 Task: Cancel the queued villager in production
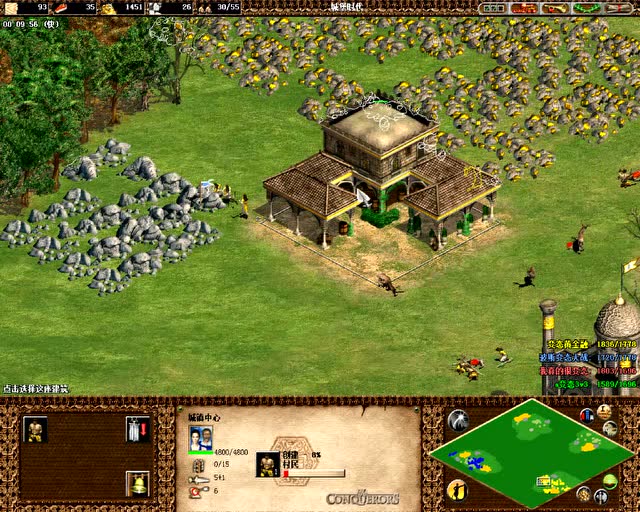point(267,464)
